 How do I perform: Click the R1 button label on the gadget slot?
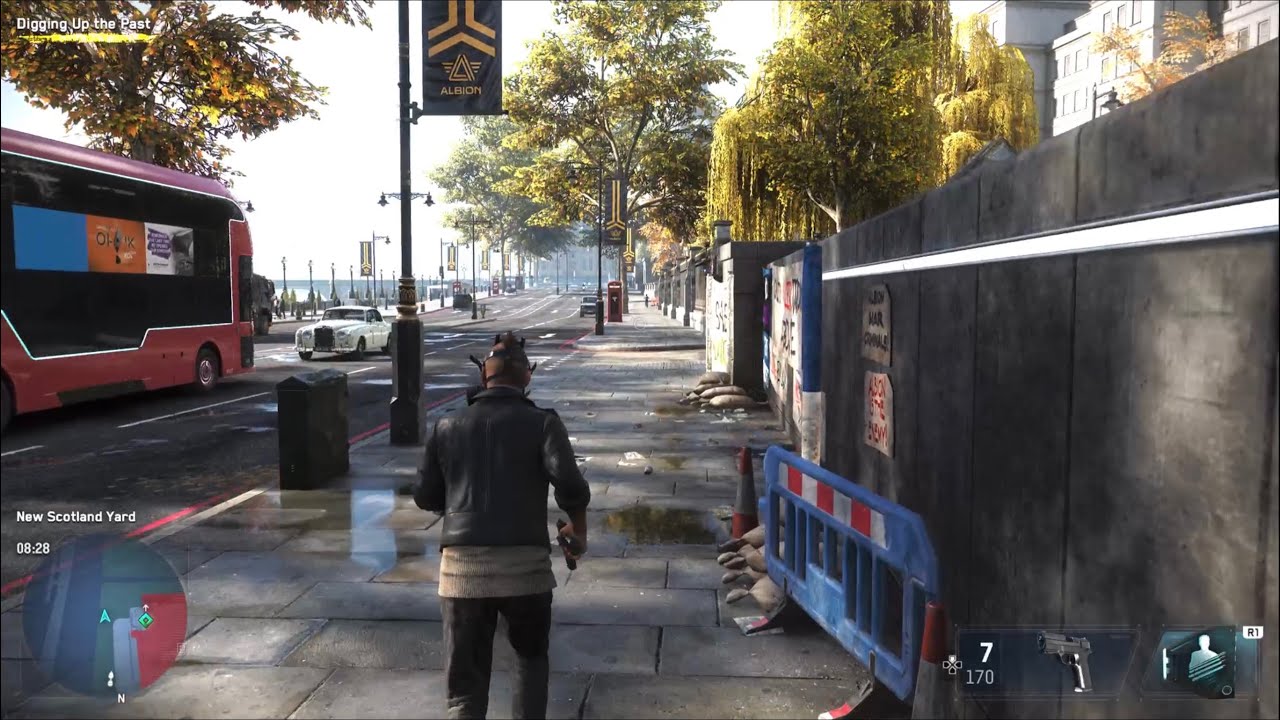click(x=1253, y=631)
